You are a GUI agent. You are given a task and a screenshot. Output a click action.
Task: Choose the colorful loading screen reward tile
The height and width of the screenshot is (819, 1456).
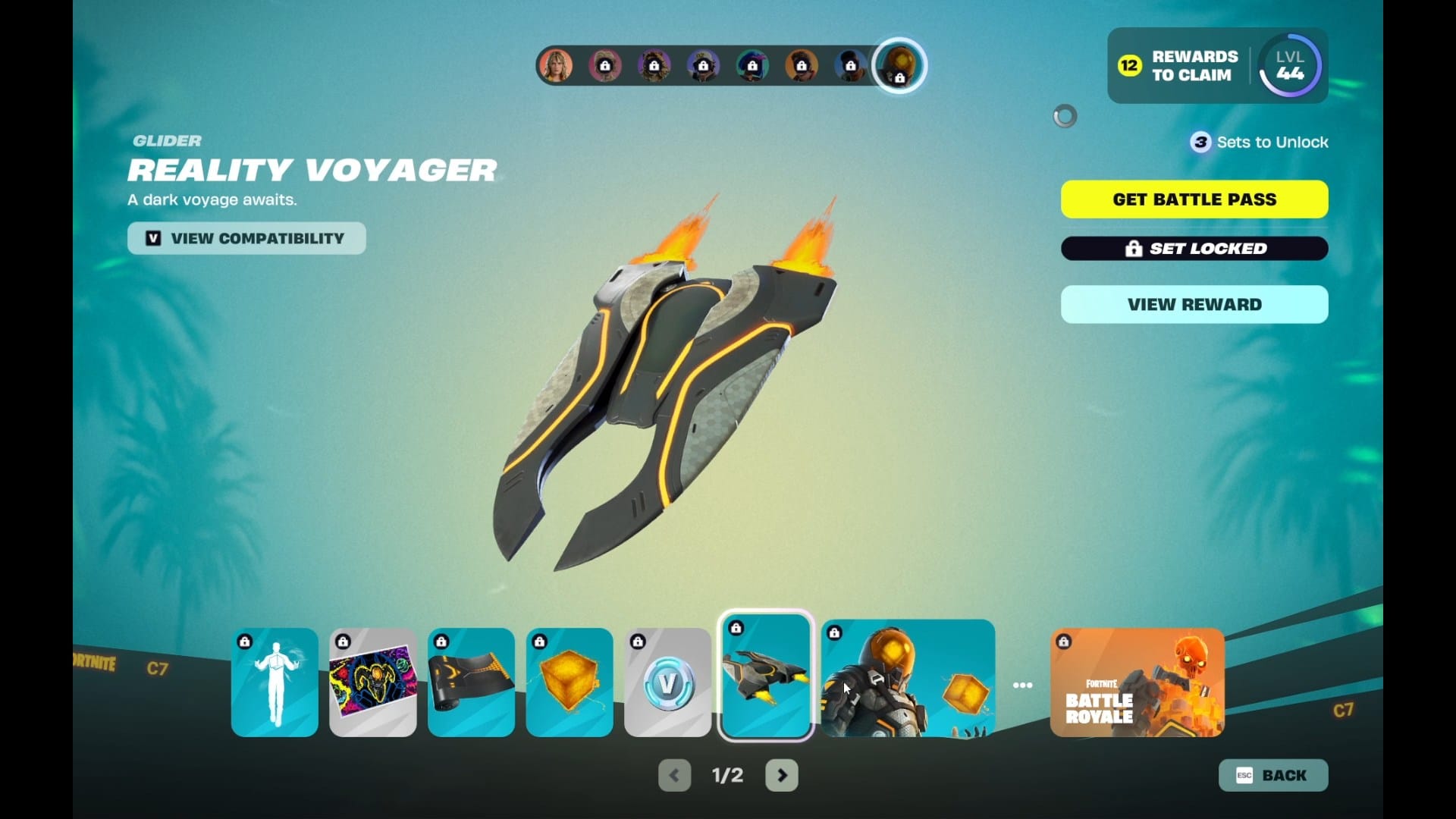click(x=373, y=682)
